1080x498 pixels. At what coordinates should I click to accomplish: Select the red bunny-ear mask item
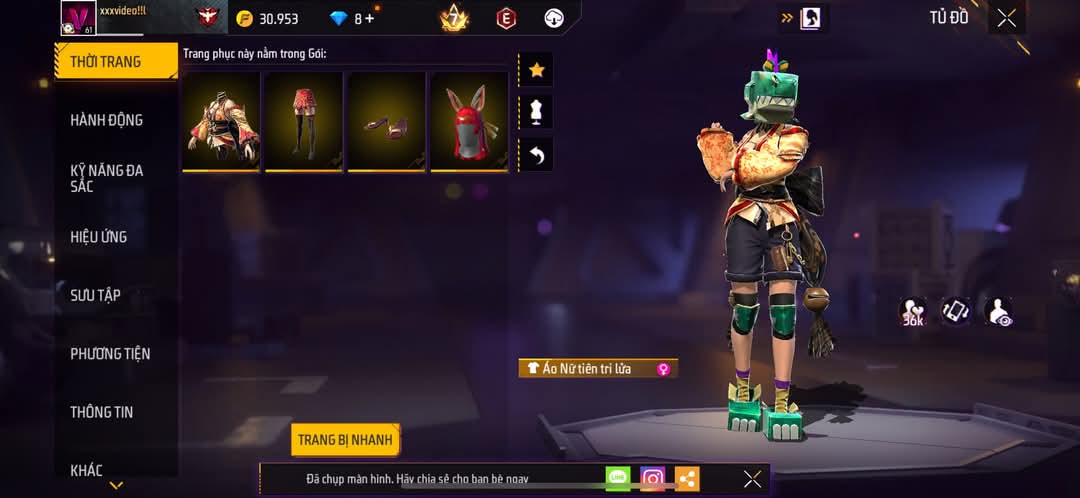(469, 120)
